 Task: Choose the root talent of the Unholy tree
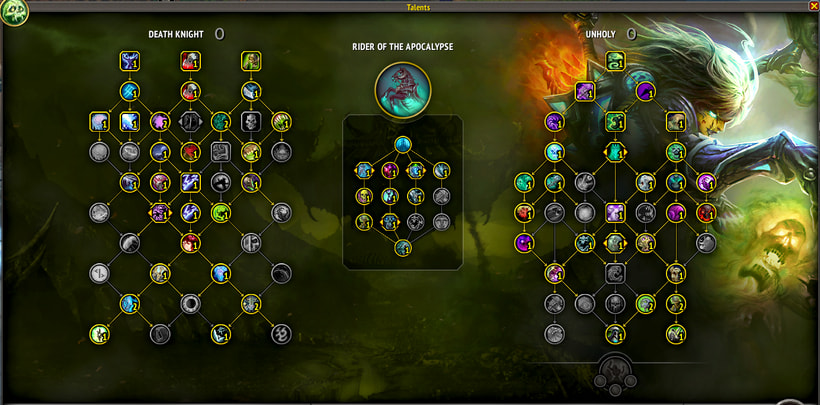615,61
